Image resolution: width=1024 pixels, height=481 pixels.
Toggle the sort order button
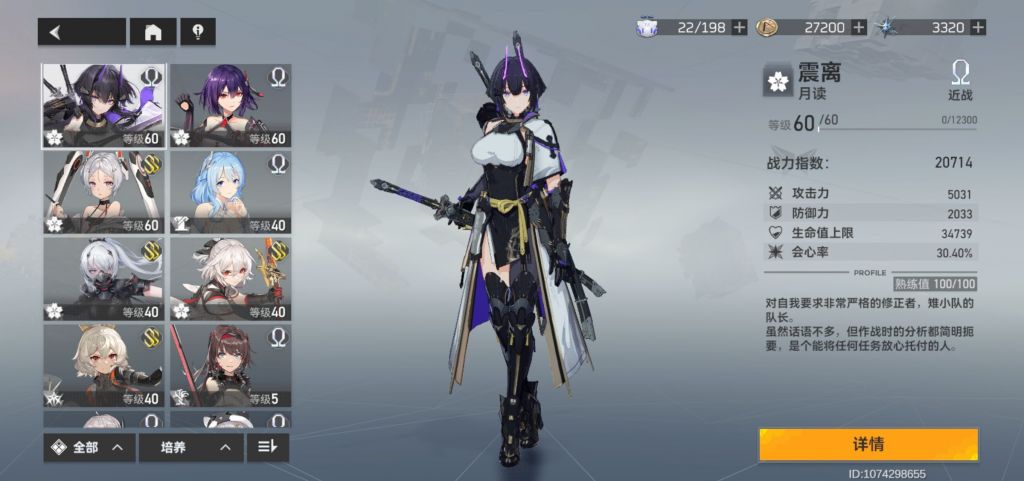click(267, 447)
